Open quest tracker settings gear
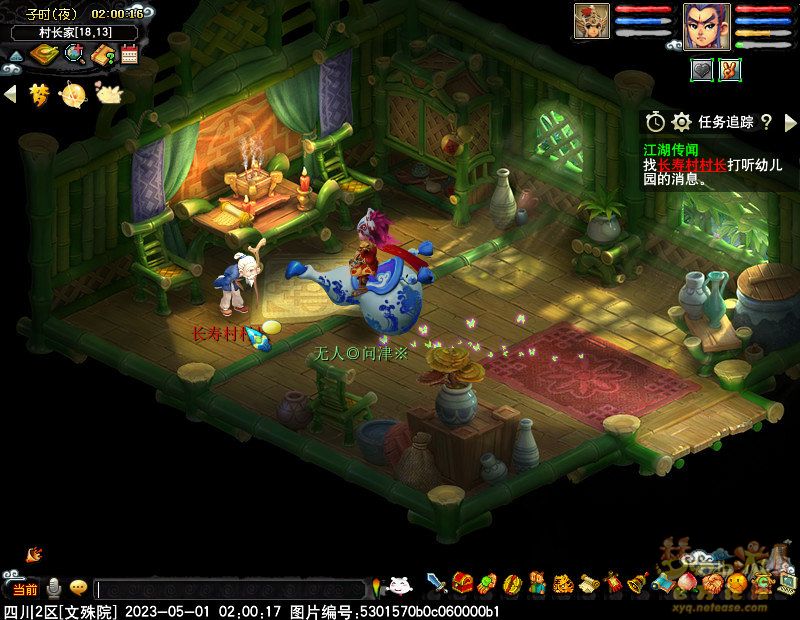 (682, 122)
